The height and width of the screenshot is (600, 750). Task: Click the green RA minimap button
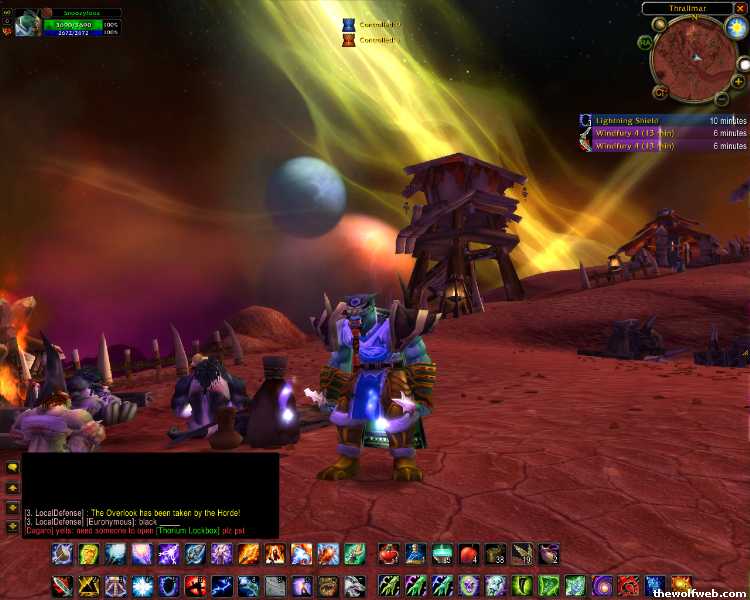(645, 42)
